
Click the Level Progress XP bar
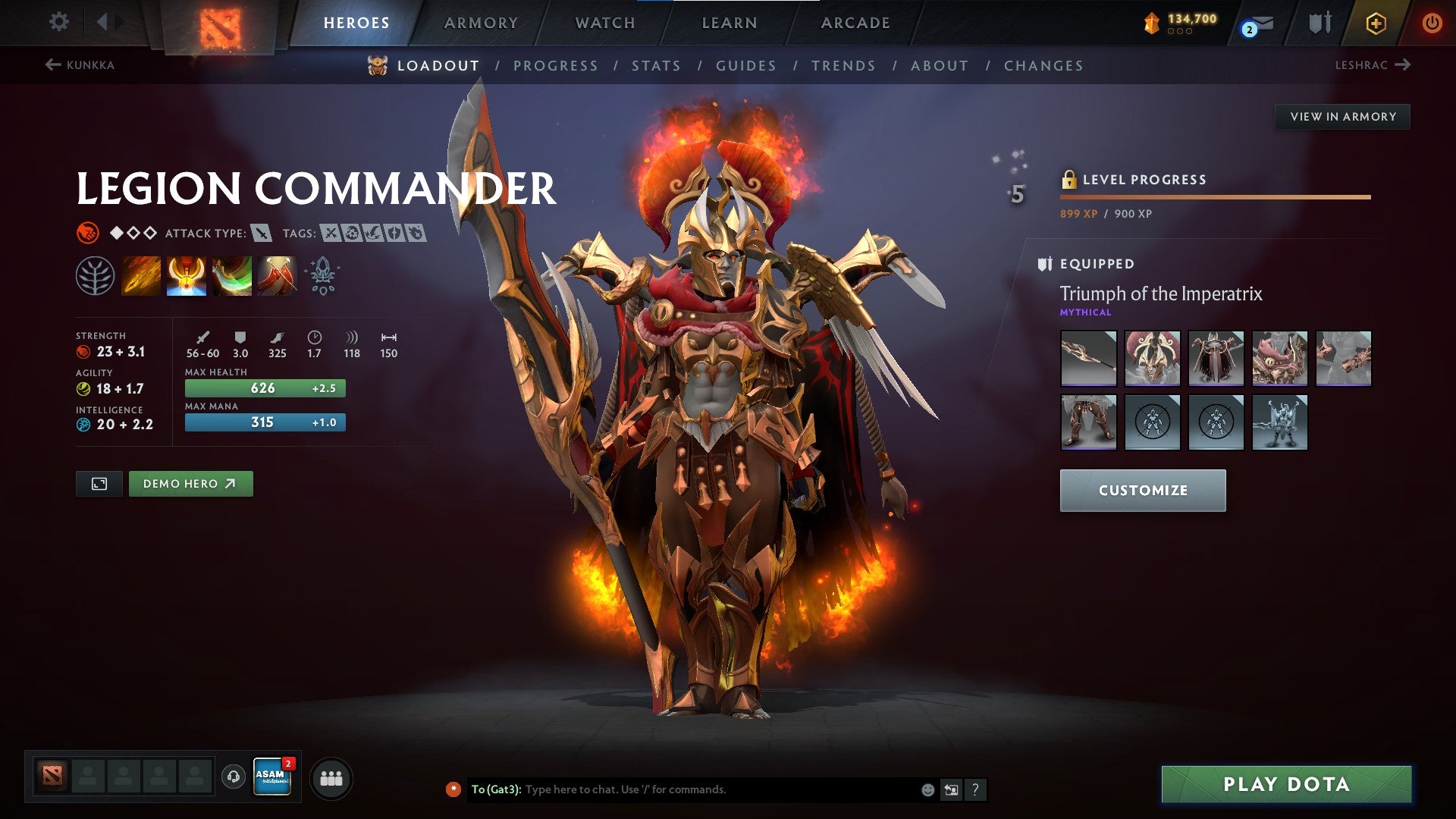click(1213, 196)
